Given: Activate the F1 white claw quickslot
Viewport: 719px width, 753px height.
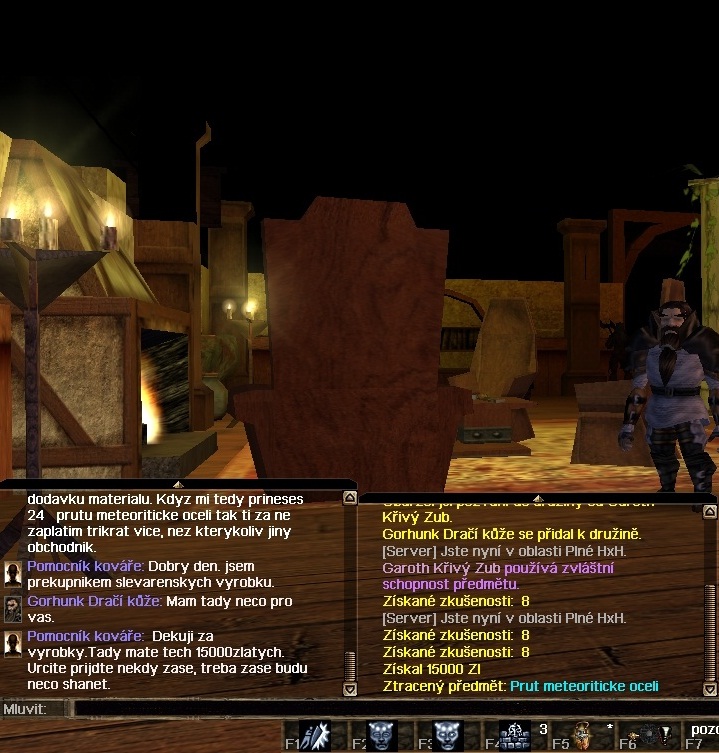Looking at the screenshot, I should [x=316, y=736].
